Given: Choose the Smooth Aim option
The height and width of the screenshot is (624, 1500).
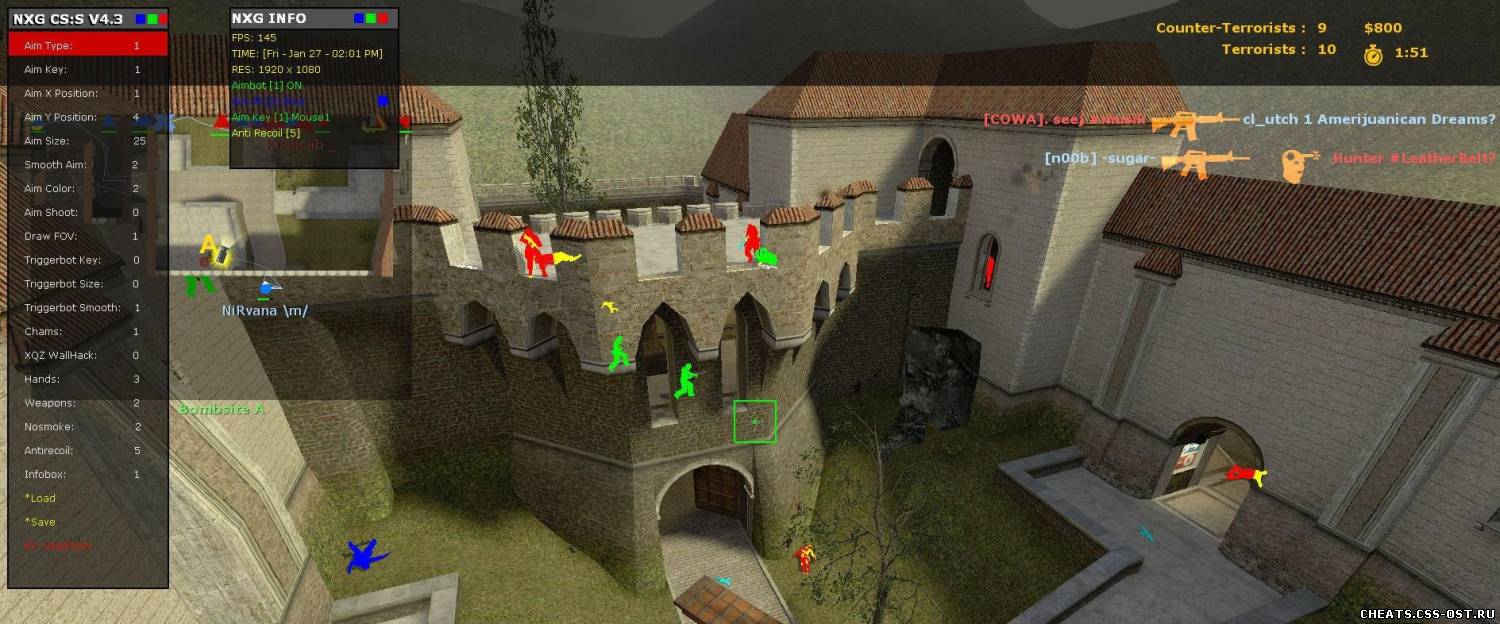Looking at the screenshot, I should (88, 165).
